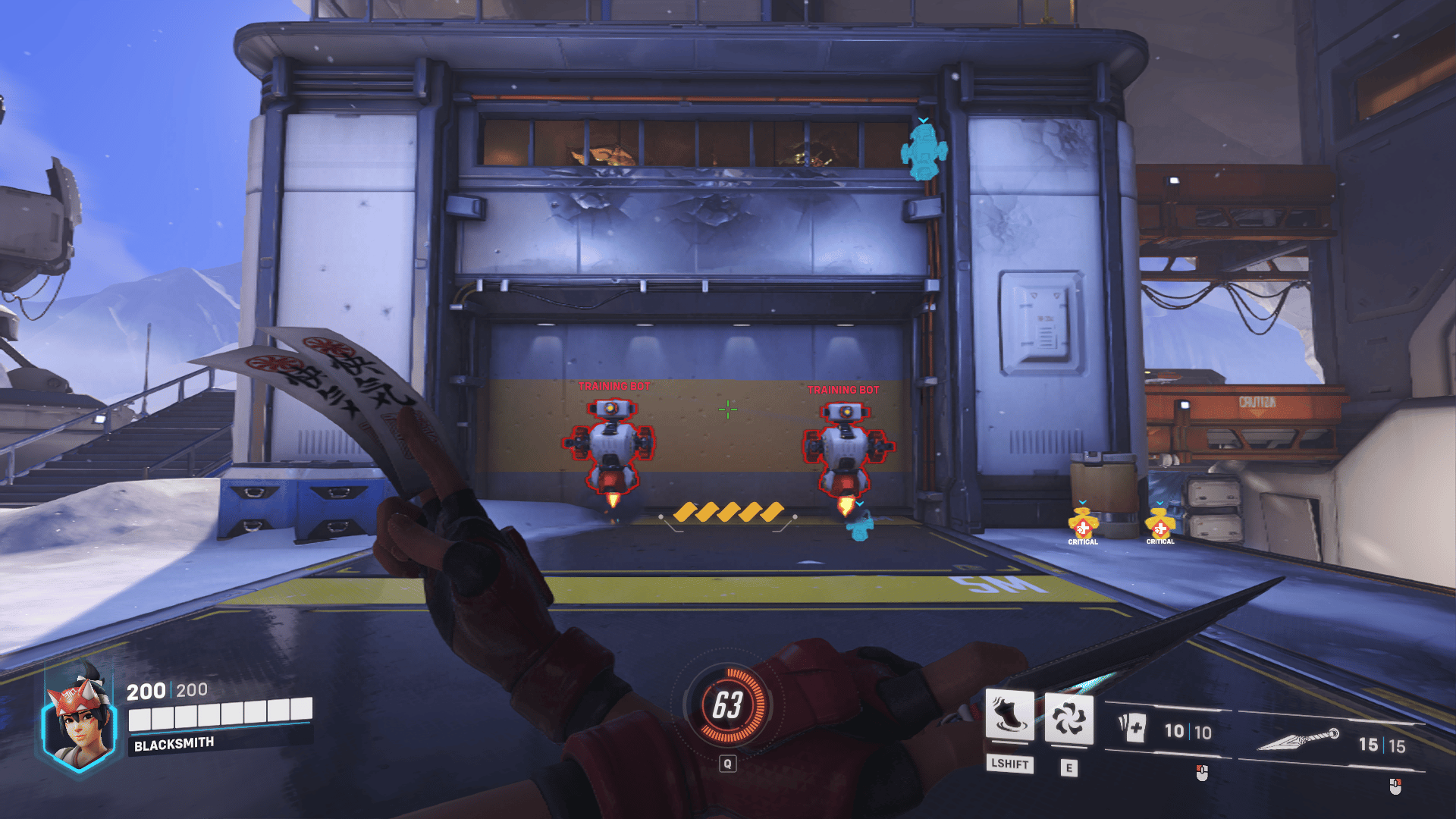Click the white health bar segments
The image size is (1456, 819).
[x=220, y=714]
